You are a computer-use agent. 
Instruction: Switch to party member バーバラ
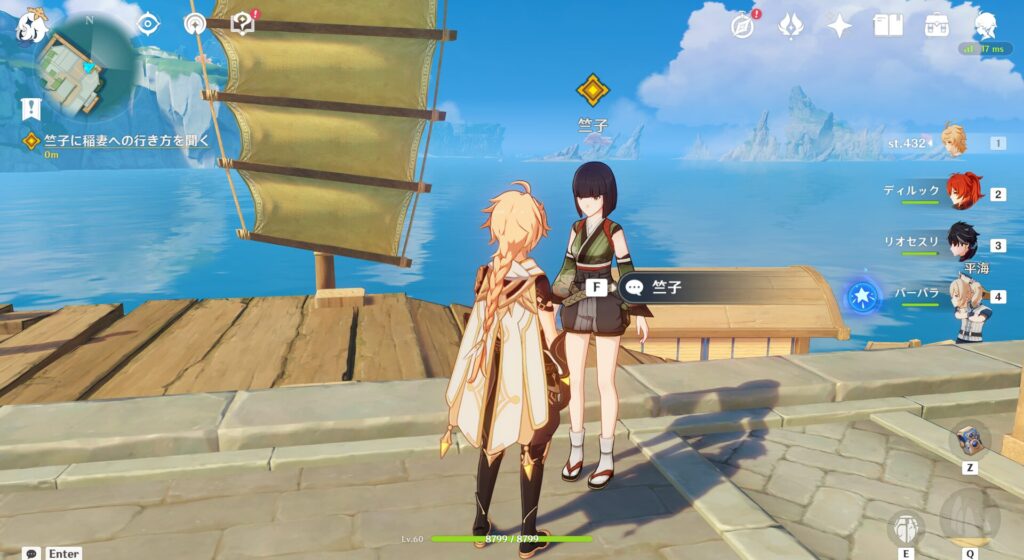(962, 297)
